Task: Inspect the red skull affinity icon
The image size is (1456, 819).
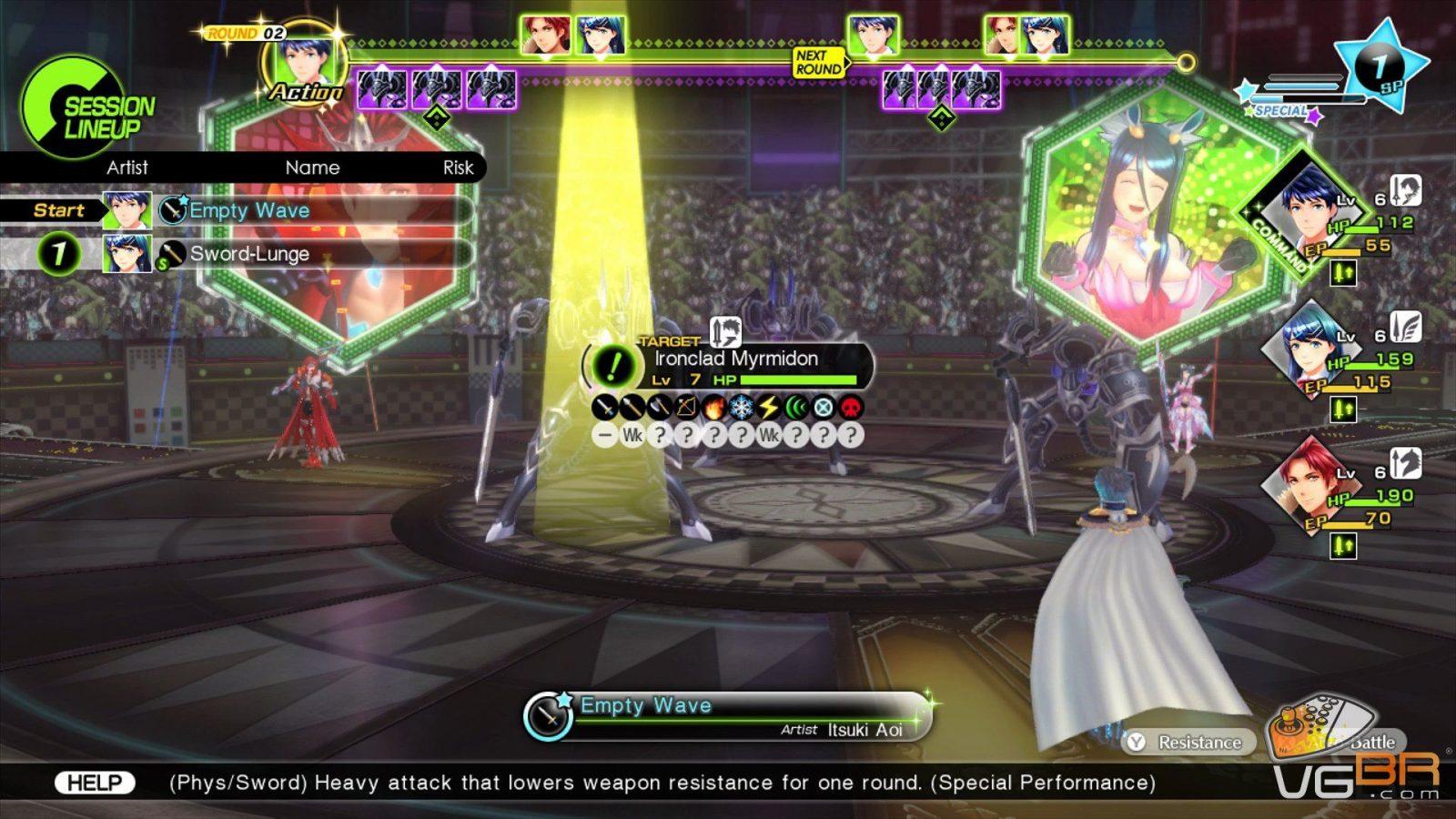Action: pyautogui.click(x=851, y=408)
